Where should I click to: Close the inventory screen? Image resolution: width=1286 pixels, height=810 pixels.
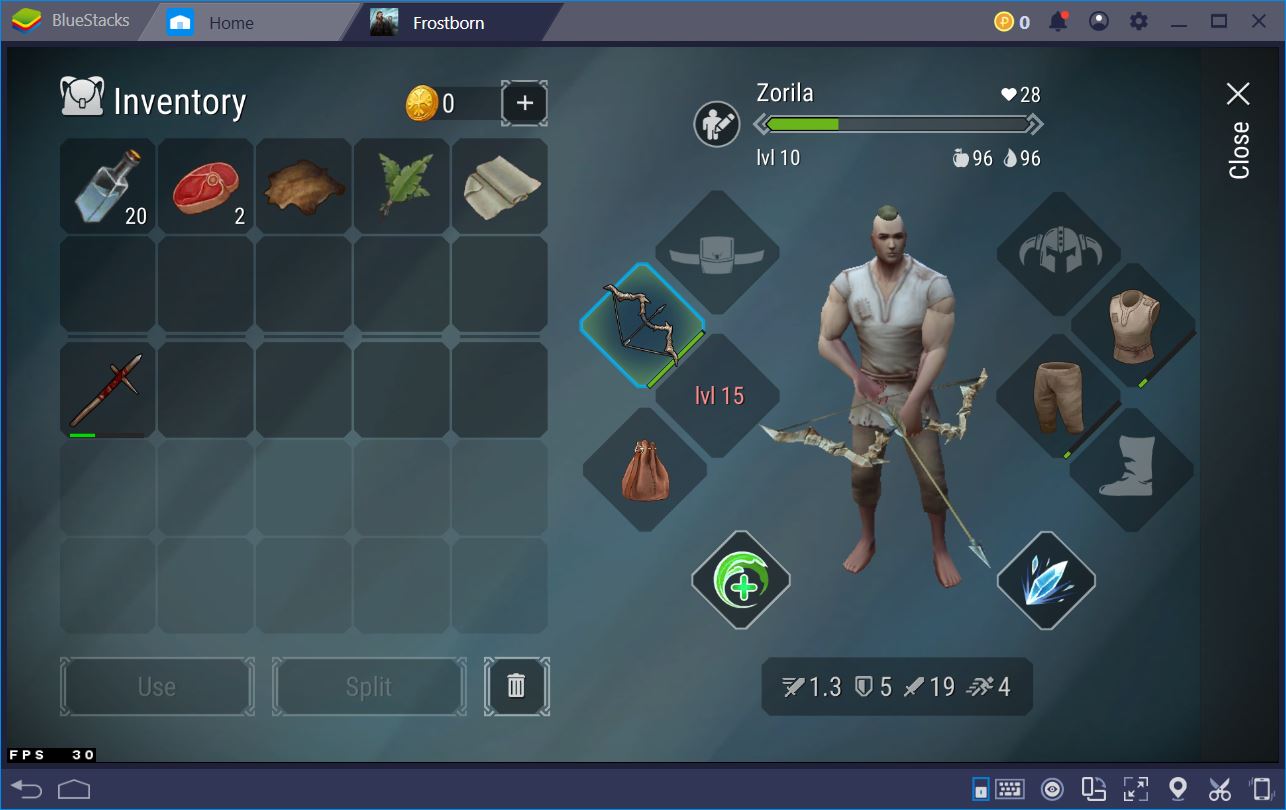click(x=1238, y=132)
